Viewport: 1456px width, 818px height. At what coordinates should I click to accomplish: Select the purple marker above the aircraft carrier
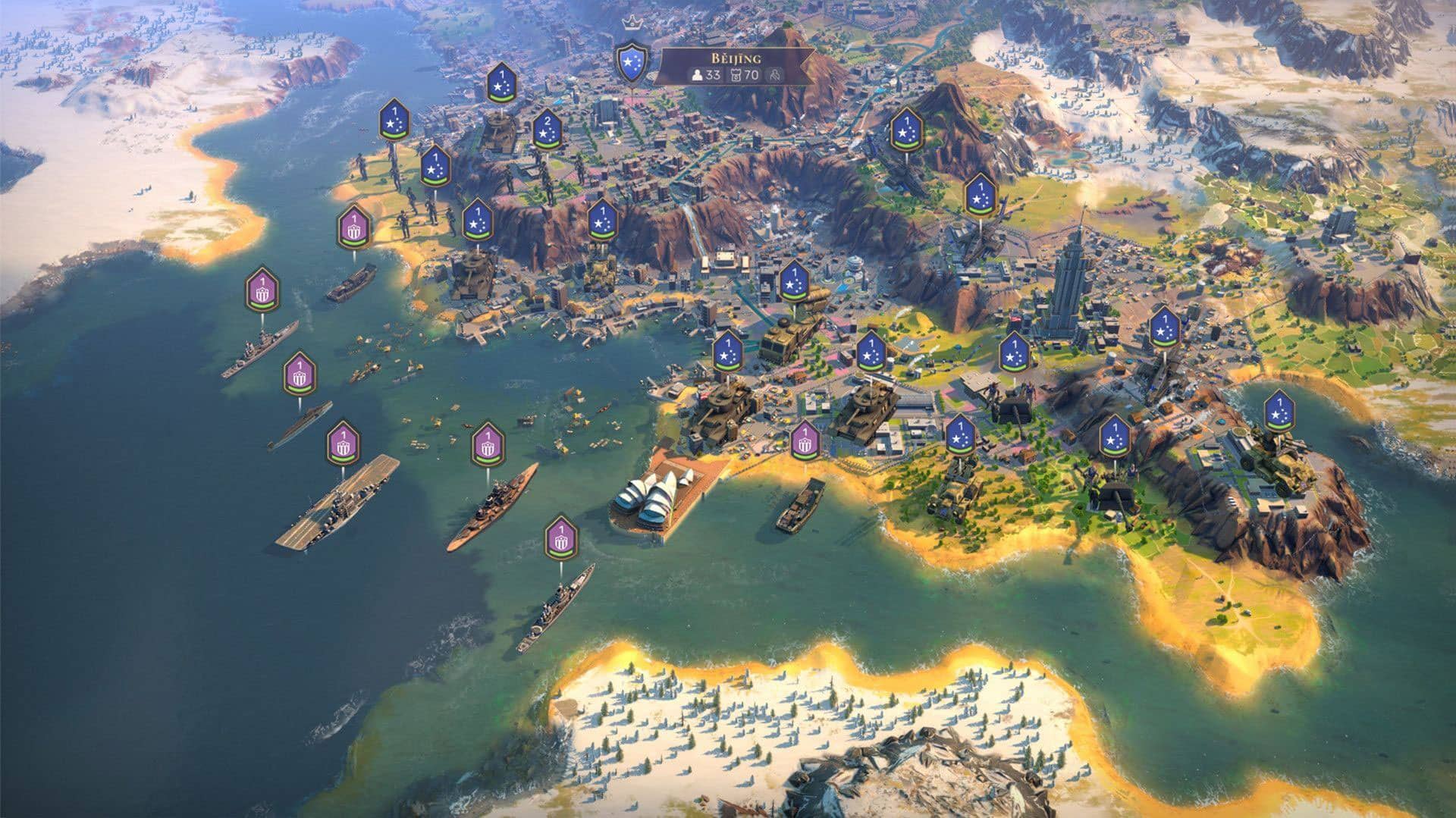[343, 443]
